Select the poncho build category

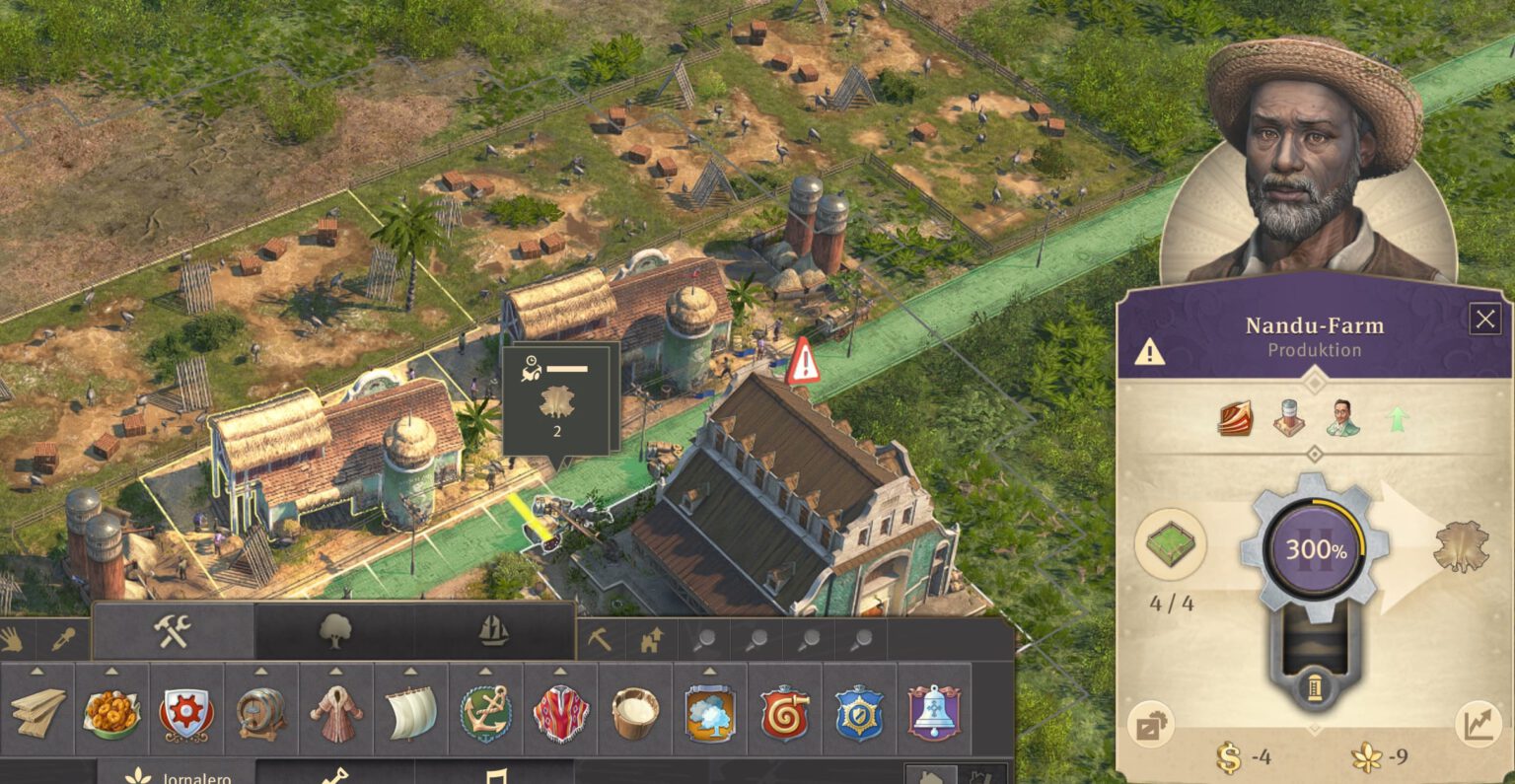[x=560, y=712]
